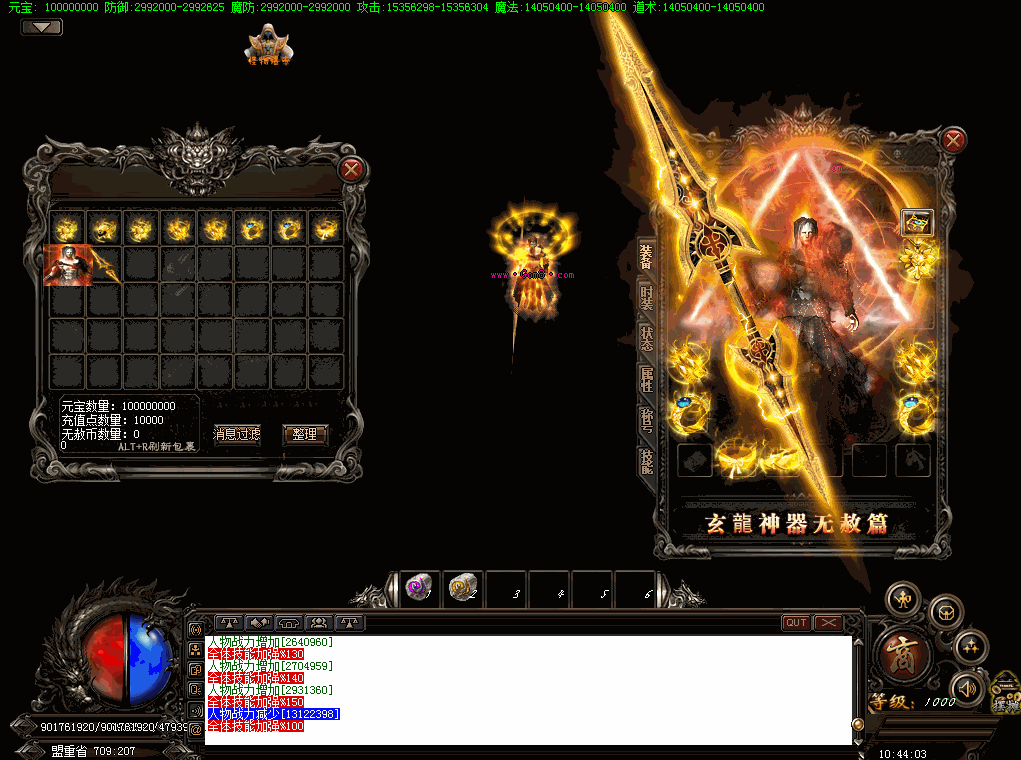Use the purple swirl stone in hotbar slot 1

(419, 589)
